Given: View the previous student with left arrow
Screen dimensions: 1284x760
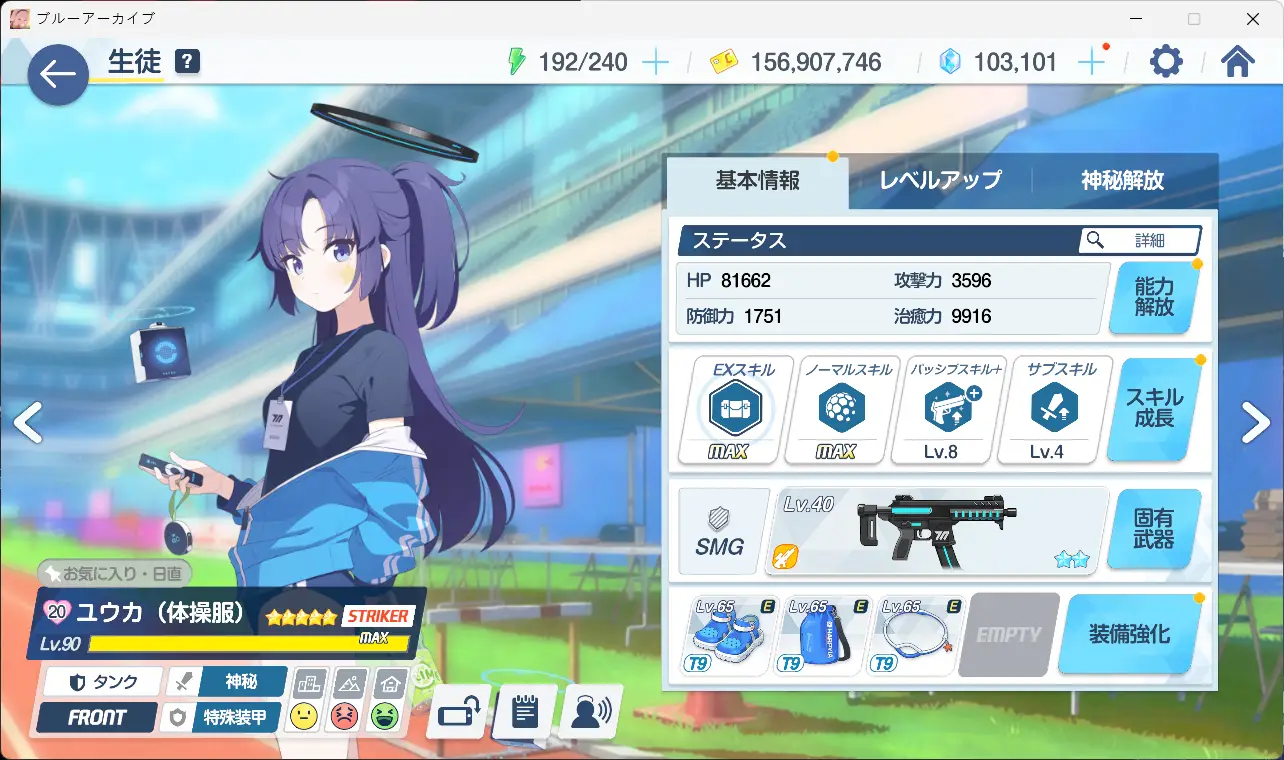Looking at the screenshot, I should pyautogui.click(x=28, y=423).
